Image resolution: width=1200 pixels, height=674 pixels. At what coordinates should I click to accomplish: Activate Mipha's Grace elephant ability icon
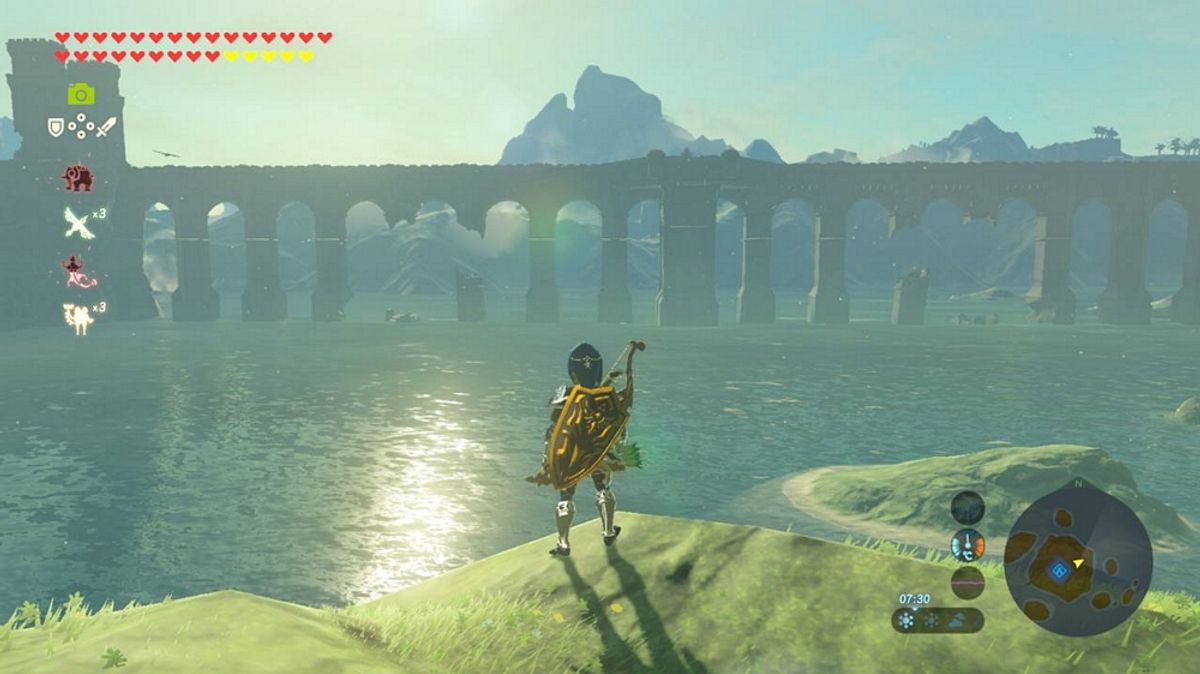coord(78,178)
